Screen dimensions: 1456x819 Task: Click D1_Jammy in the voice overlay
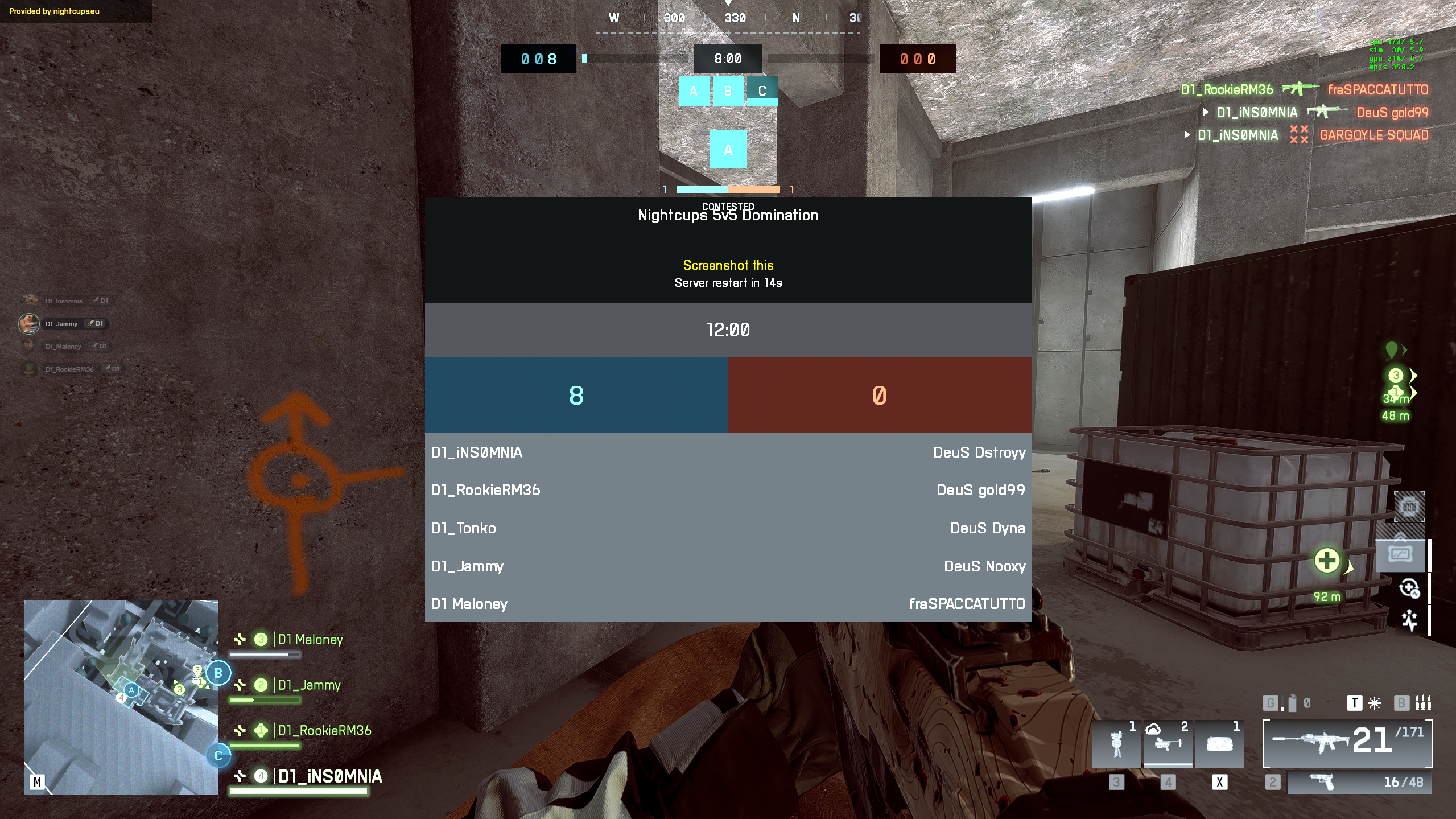point(61,324)
